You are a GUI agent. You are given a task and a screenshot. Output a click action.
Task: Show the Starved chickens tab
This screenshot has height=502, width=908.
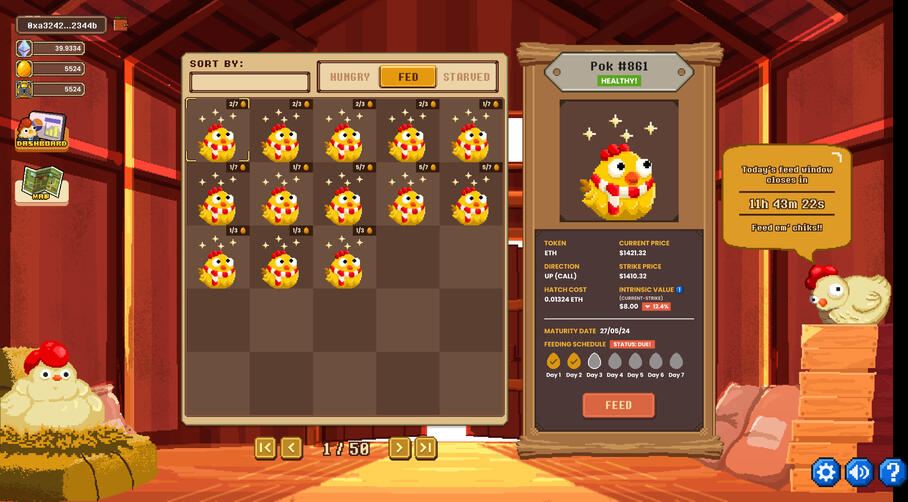[x=466, y=77]
